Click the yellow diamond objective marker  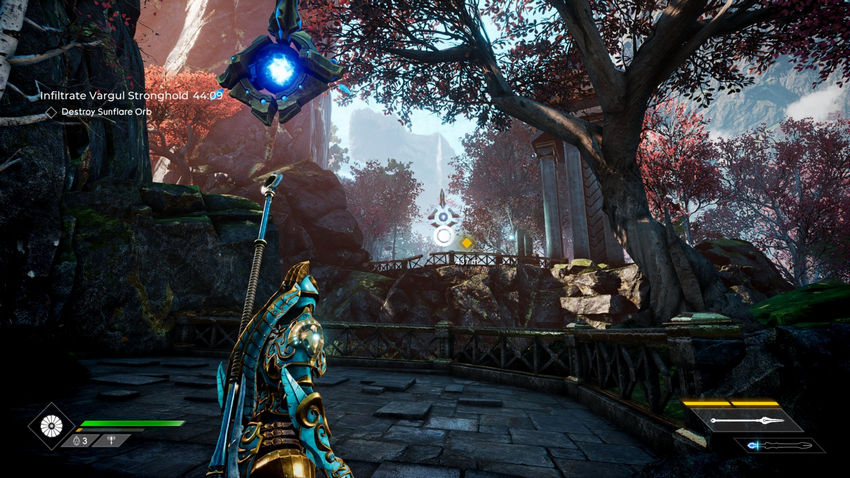[x=466, y=242]
